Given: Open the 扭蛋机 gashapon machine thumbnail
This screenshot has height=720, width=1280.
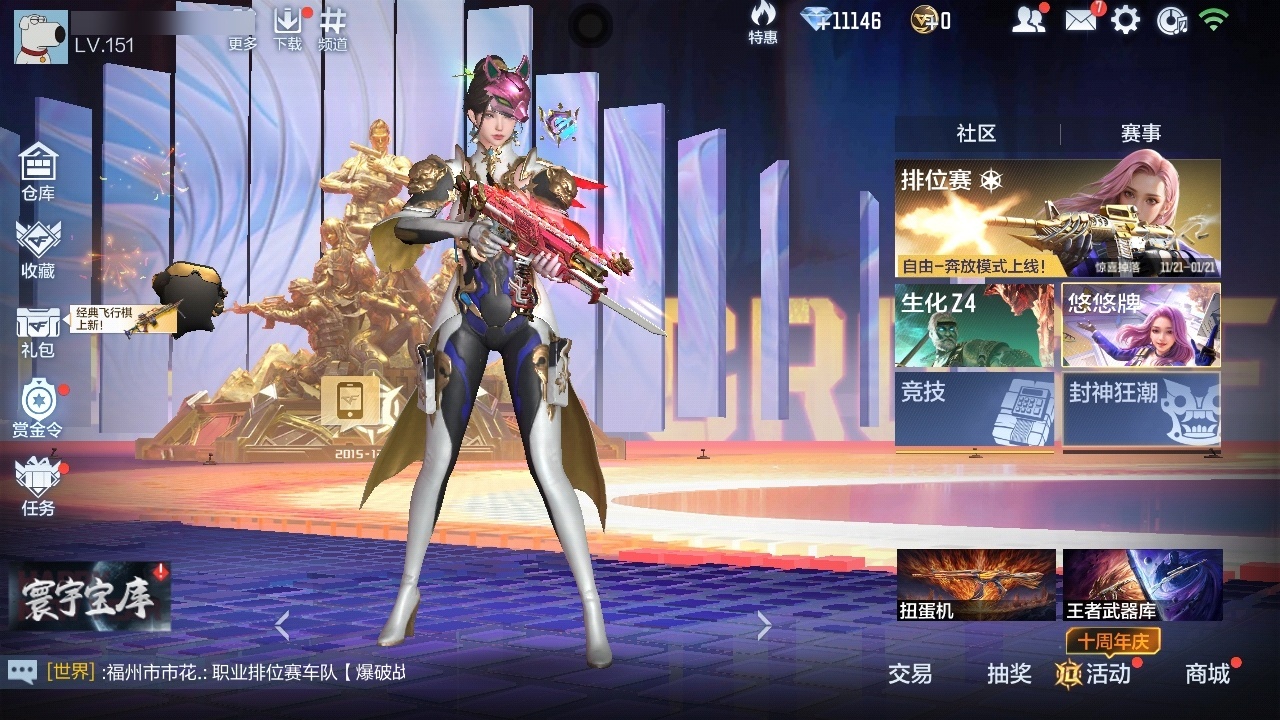Looking at the screenshot, I should [974, 585].
